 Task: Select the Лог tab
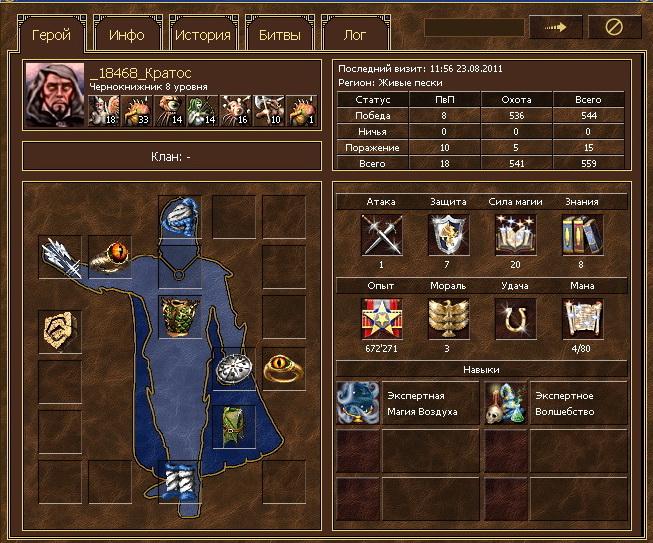[x=354, y=35]
